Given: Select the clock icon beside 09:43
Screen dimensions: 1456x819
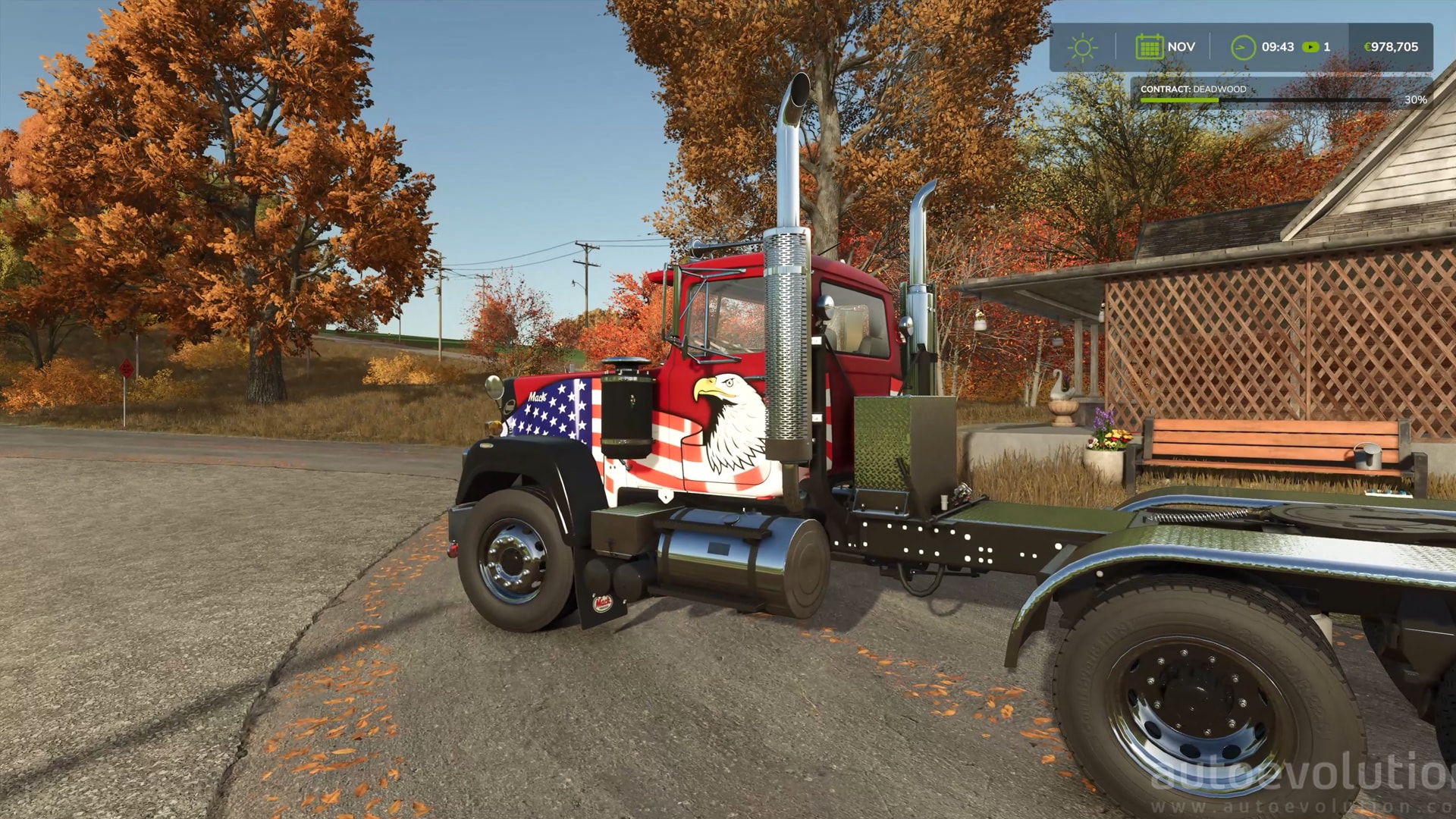Looking at the screenshot, I should (1243, 47).
